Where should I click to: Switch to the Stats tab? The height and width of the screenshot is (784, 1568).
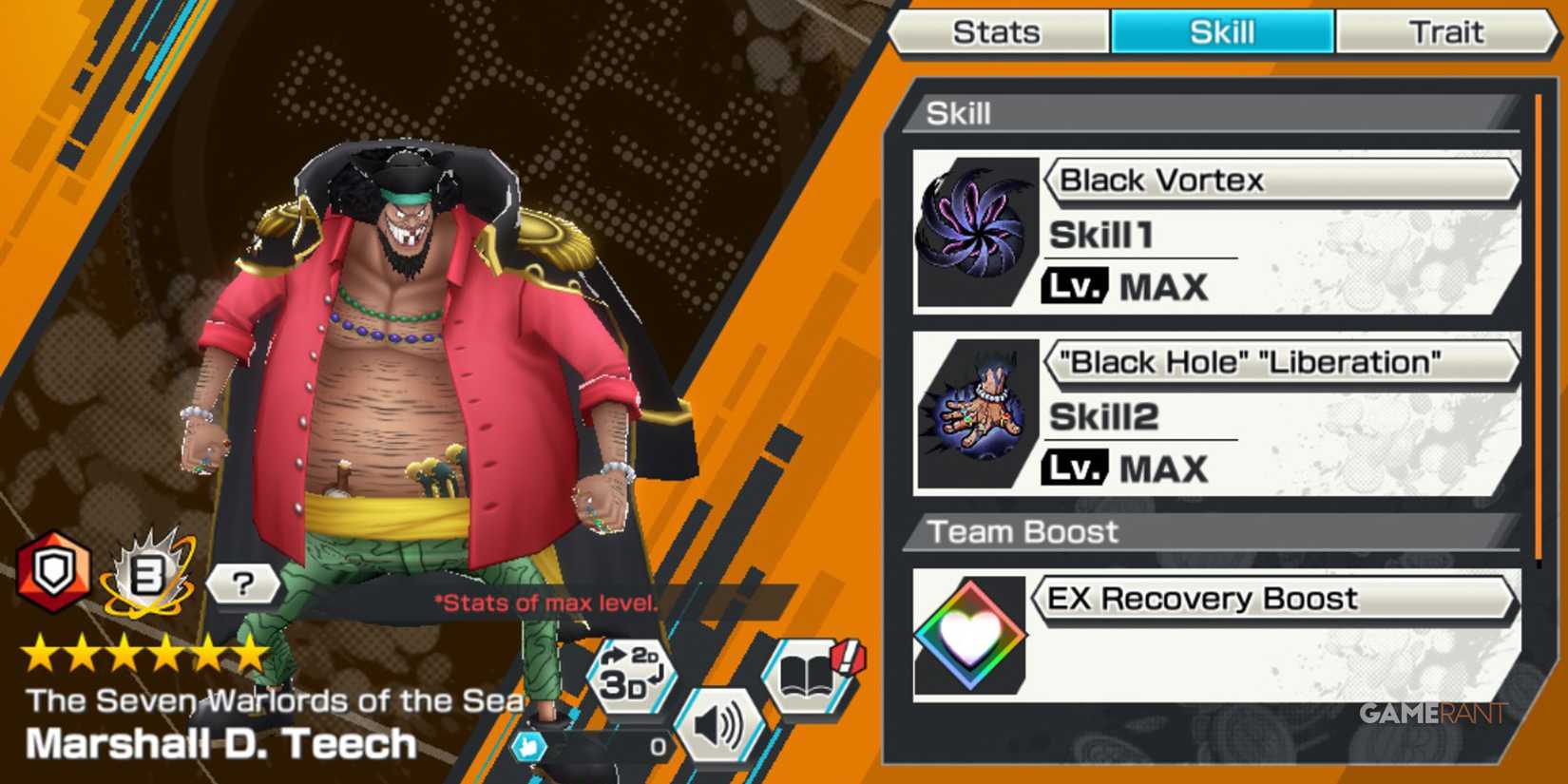click(x=996, y=31)
